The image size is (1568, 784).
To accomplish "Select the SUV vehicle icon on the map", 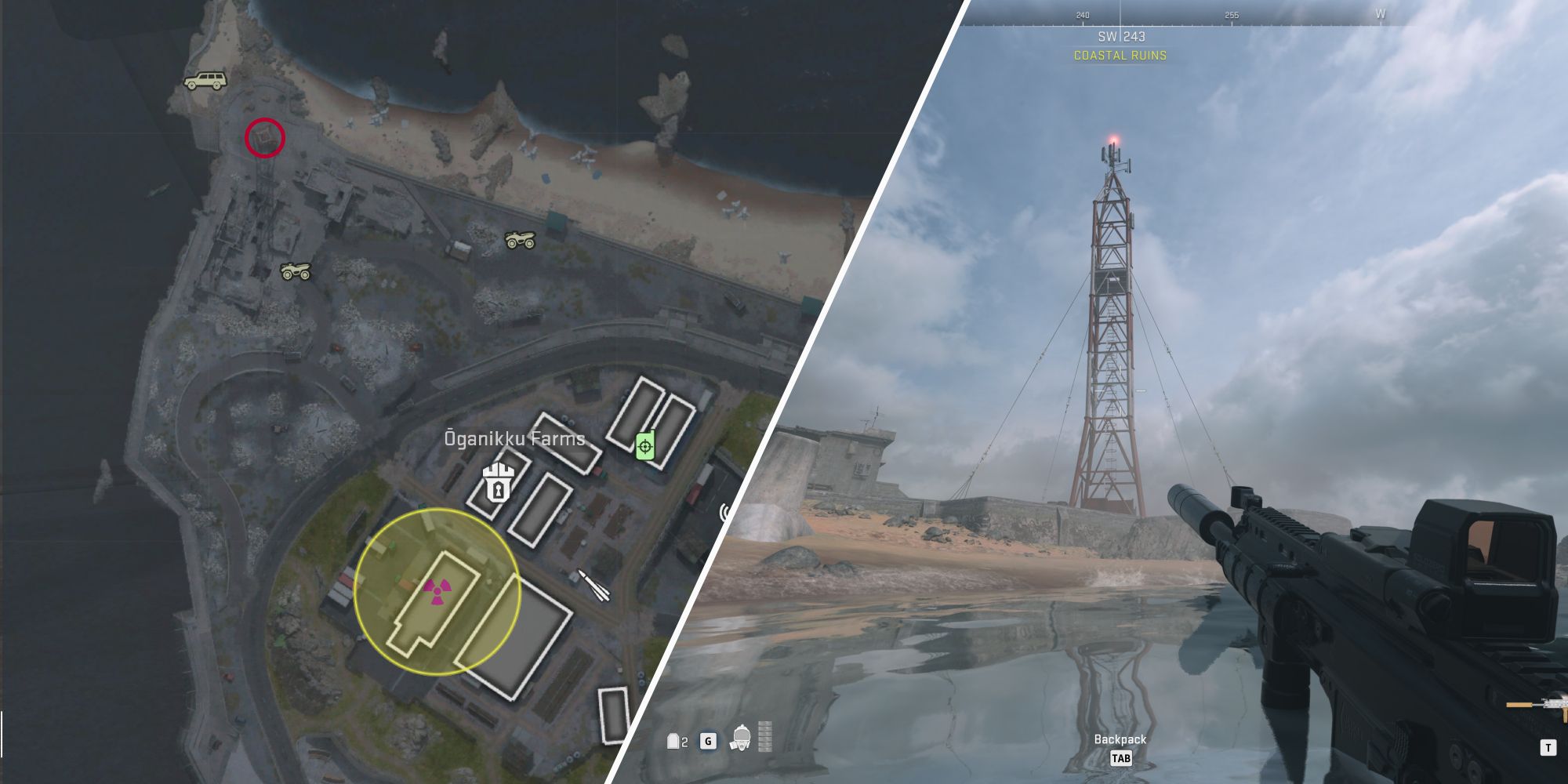I will 206,81.
